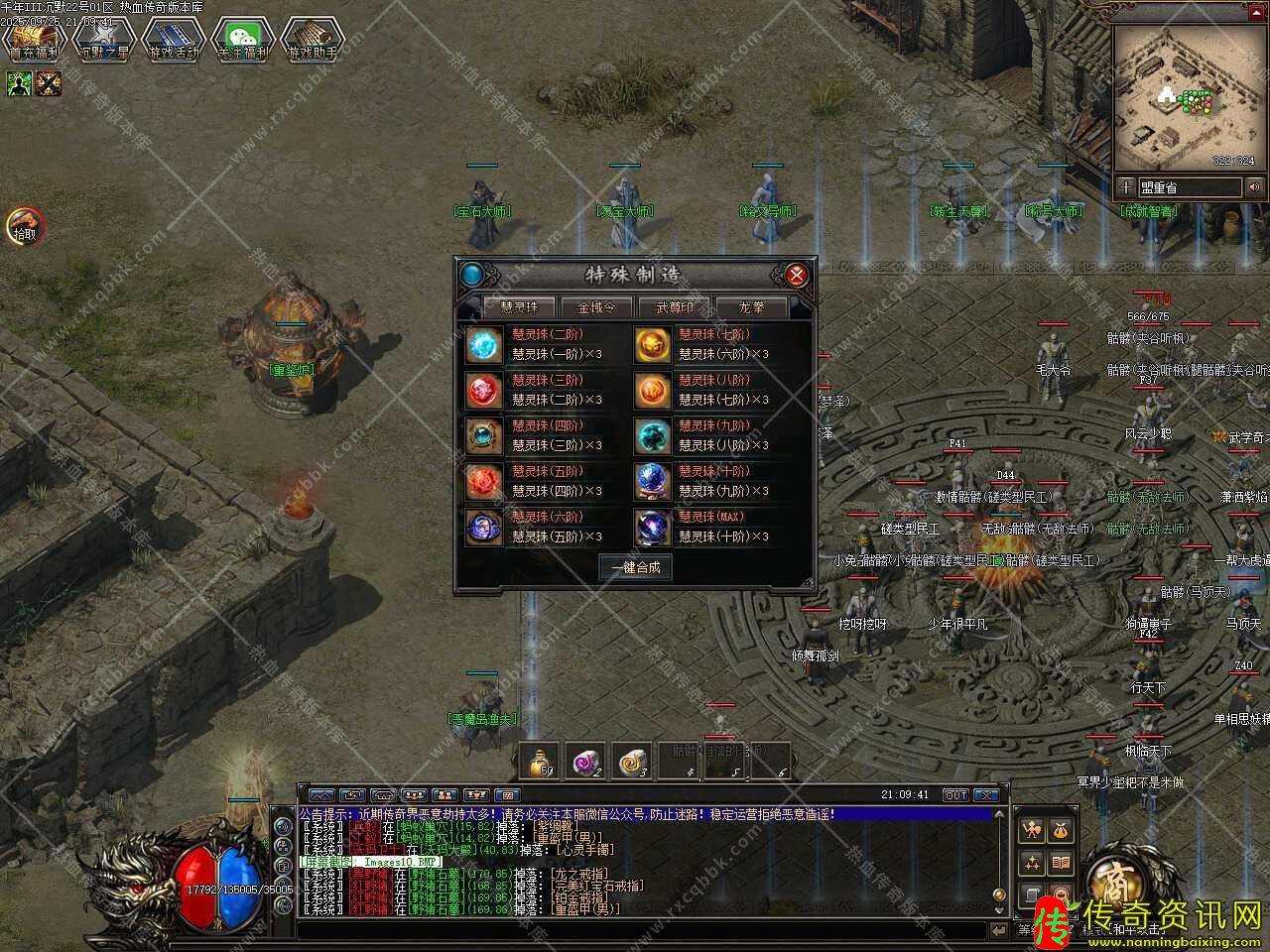Select the 慧灵珠 tab

(519, 307)
